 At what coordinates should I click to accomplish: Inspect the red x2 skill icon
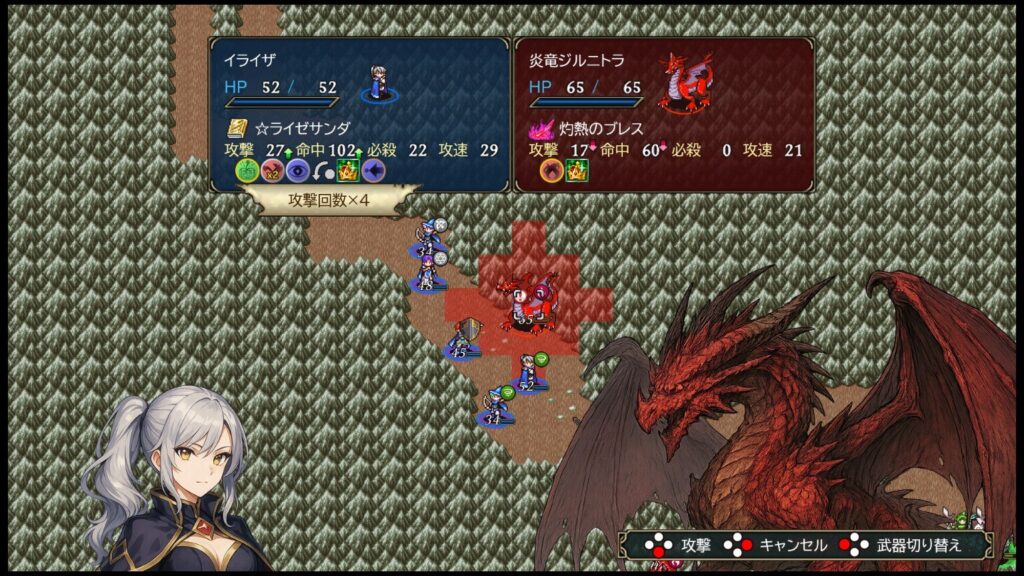coord(272,170)
